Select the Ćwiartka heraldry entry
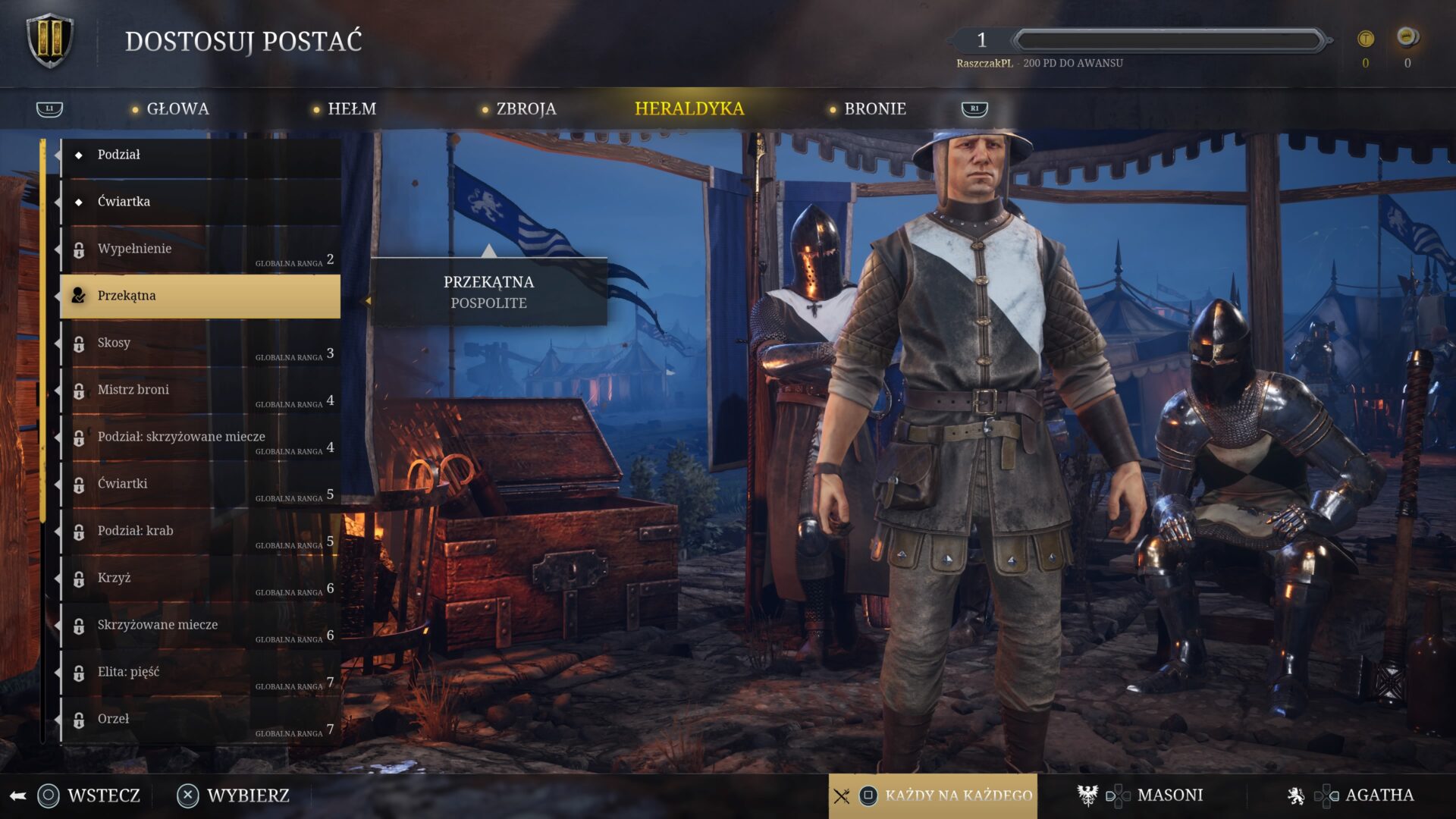The width and height of the screenshot is (1456, 819). (199, 202)
